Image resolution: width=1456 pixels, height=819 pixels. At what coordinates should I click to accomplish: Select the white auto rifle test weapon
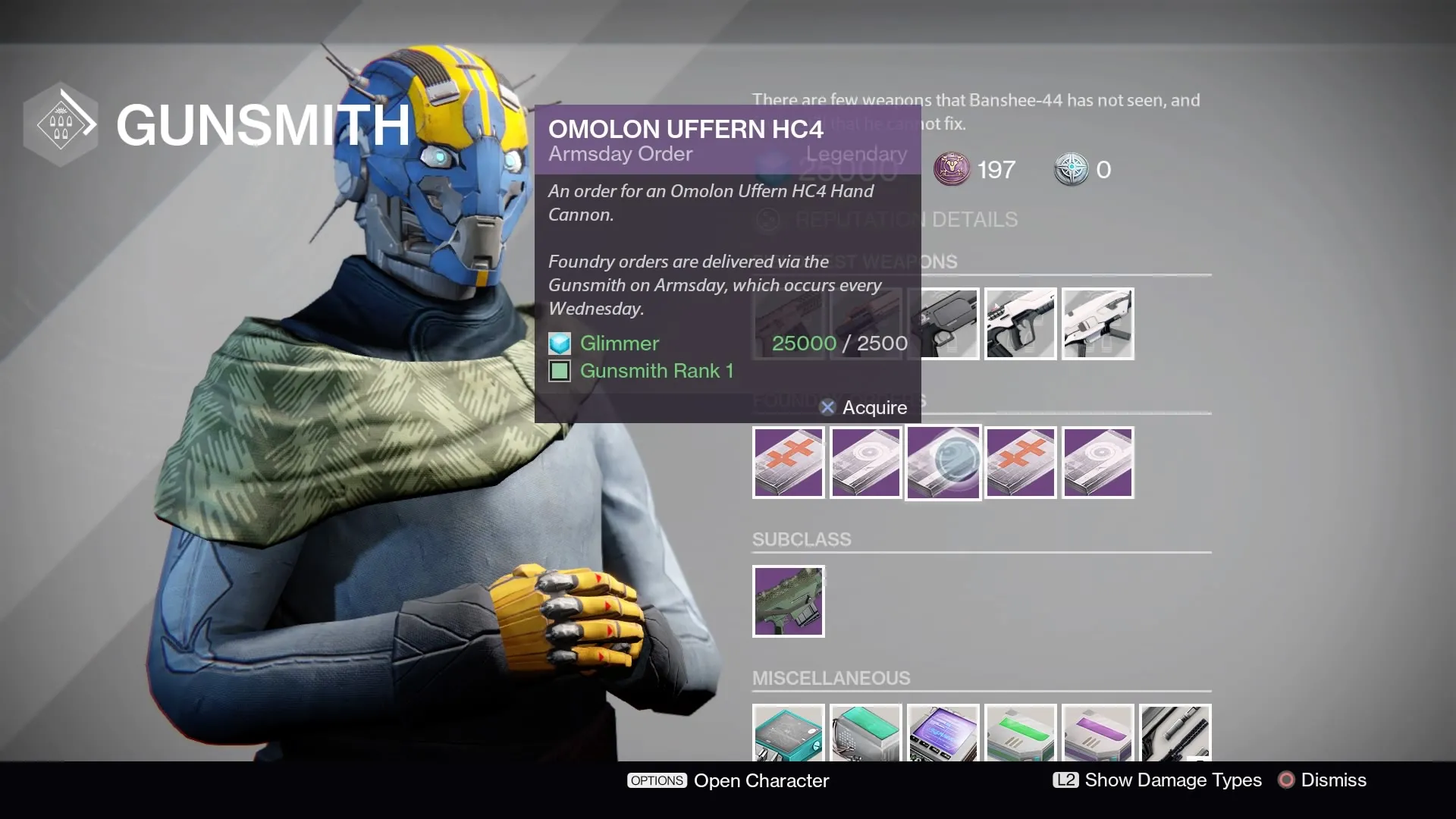click(1098, 324)
